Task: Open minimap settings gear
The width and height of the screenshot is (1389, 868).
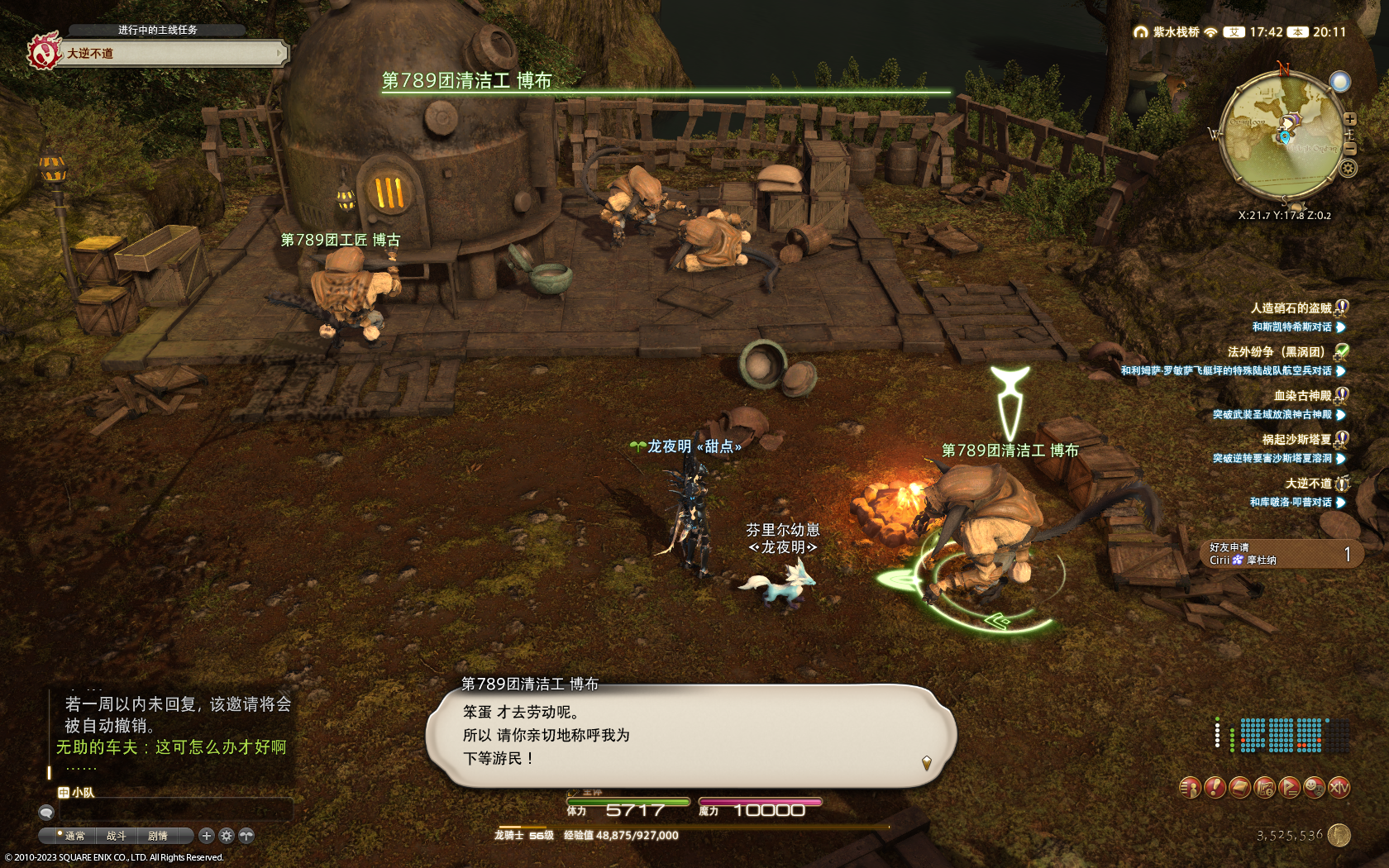Action: pos(1348,169)
